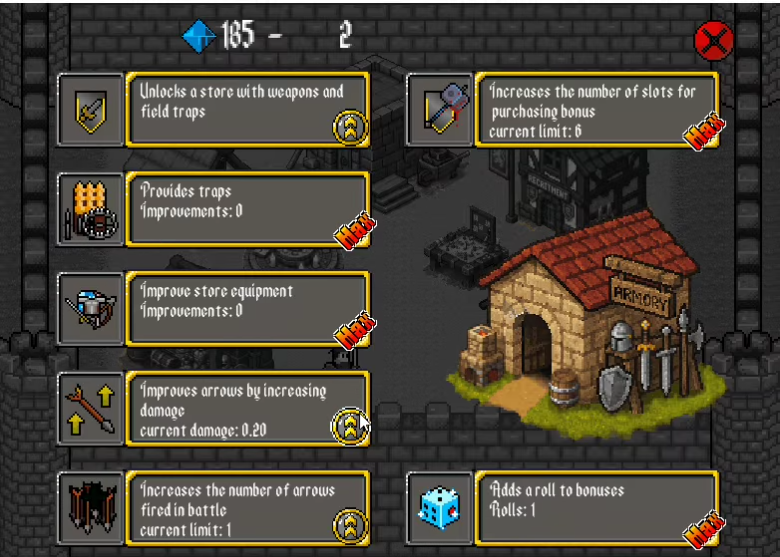
Task: Choose the 'Improve store equipment' upgrade
Action: point(247,309)
